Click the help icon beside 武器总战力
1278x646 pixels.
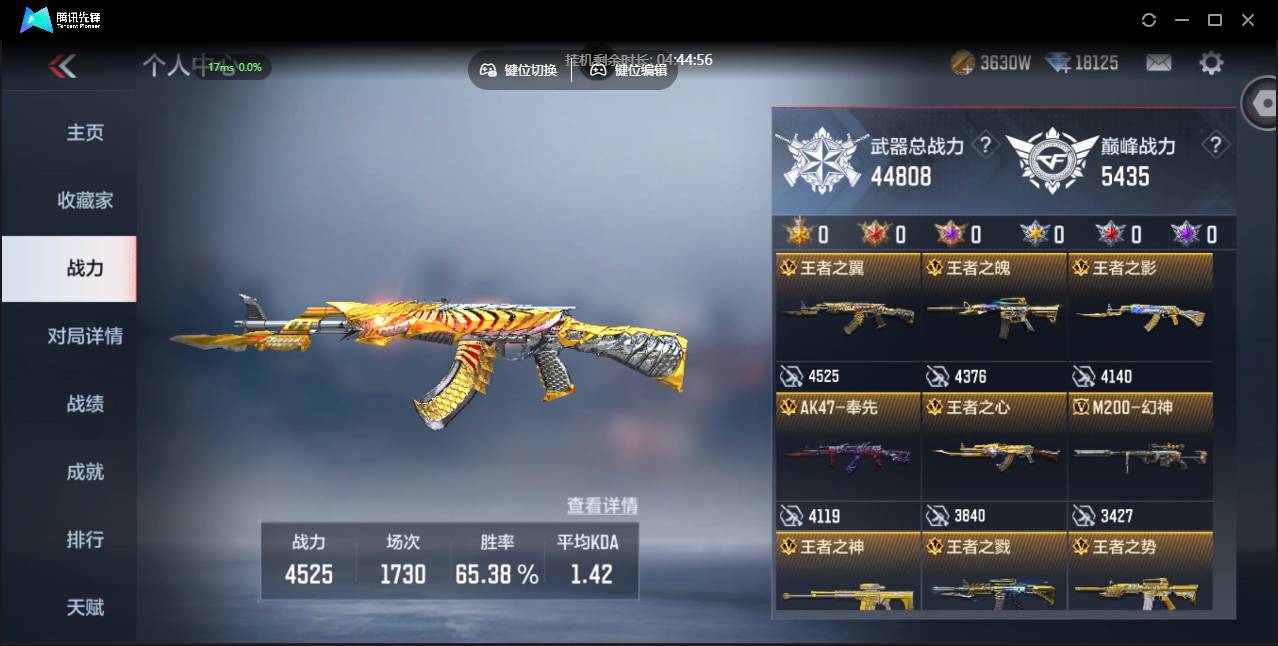(985, 146)
